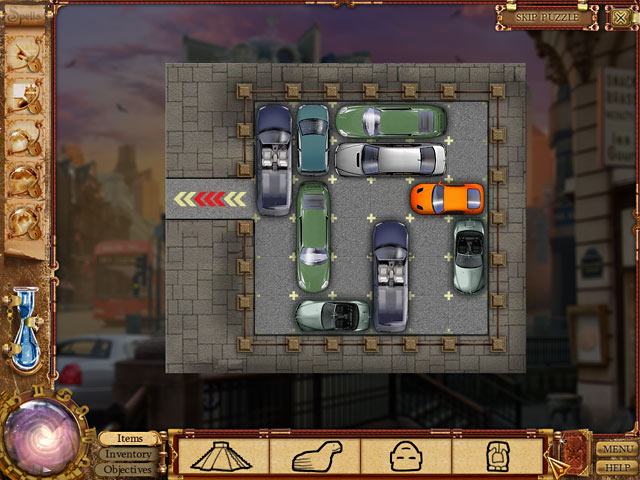Switch to the Inventory tab
This screenshot has height=480, width=640.
tap(130, 454)
